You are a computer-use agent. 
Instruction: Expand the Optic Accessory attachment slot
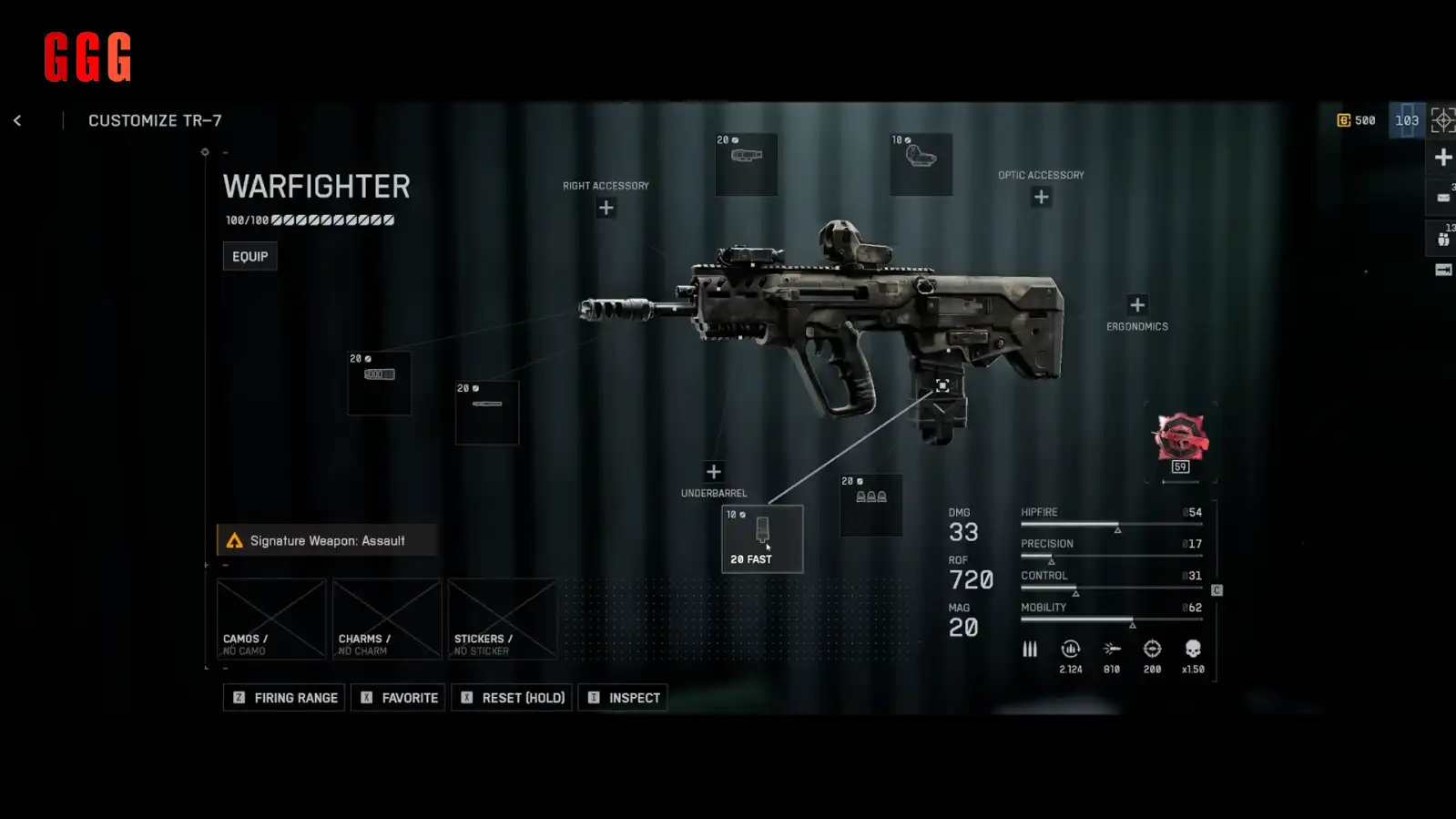(x=1040, y=196)
